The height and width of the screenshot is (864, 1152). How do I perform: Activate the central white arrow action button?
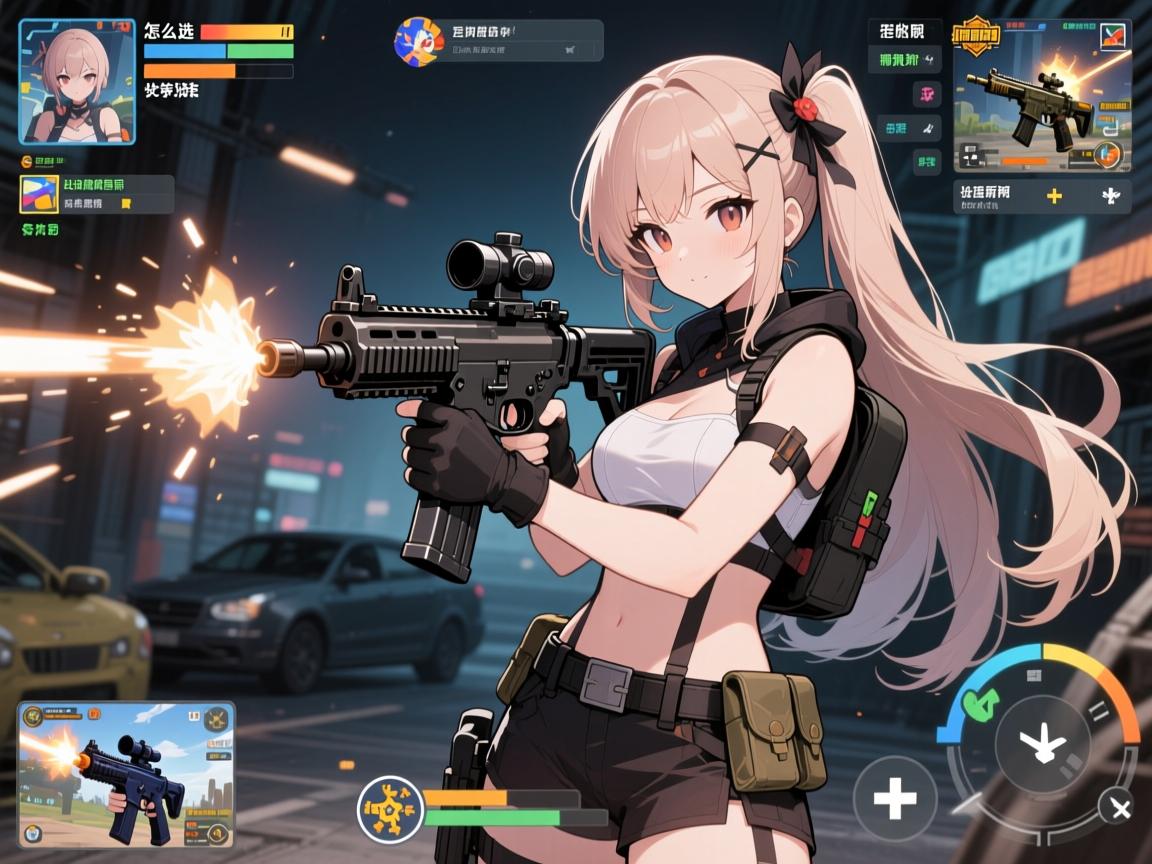[1042, 743]
